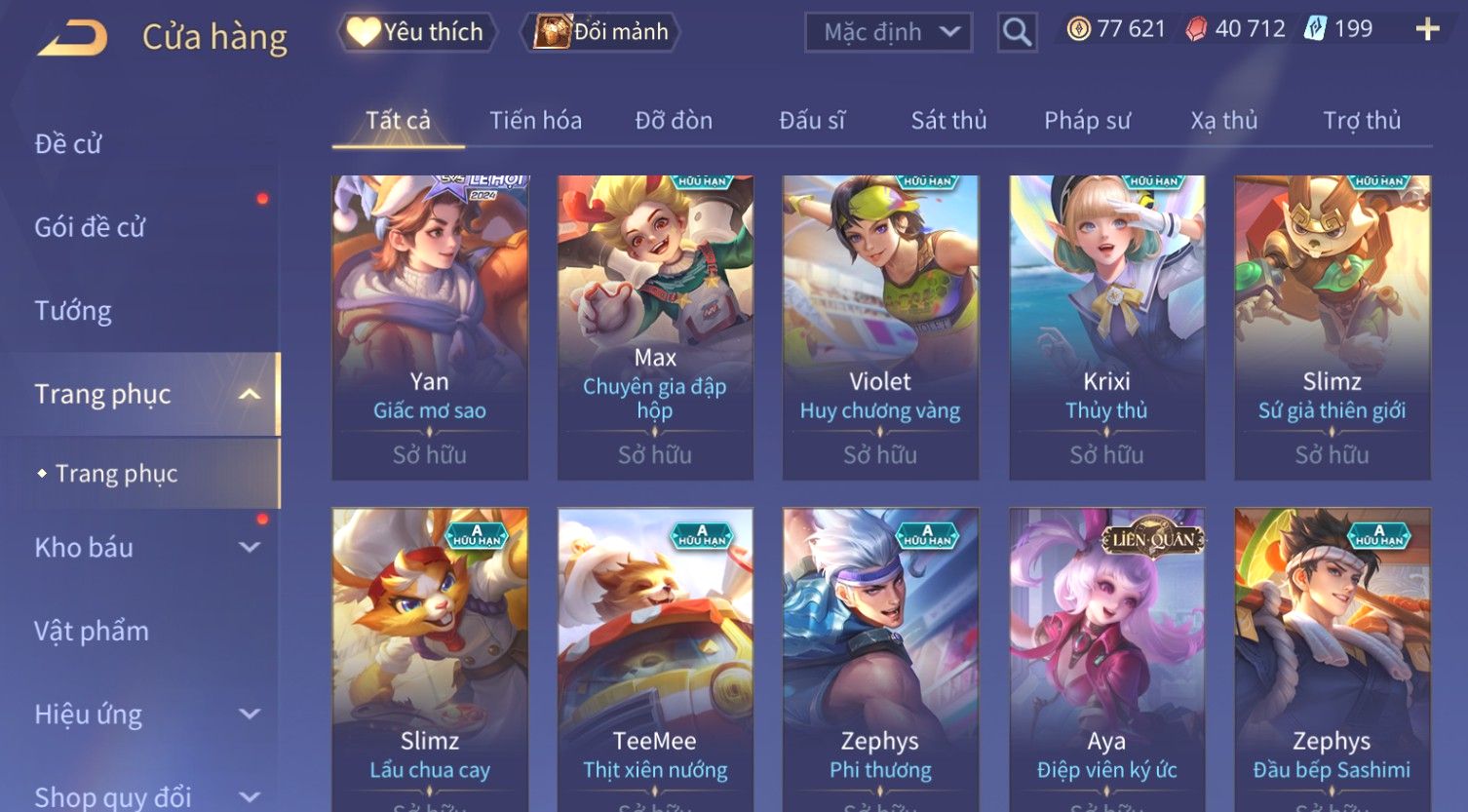Expand the Mặc định sort dropdown

tap(888, 32)
